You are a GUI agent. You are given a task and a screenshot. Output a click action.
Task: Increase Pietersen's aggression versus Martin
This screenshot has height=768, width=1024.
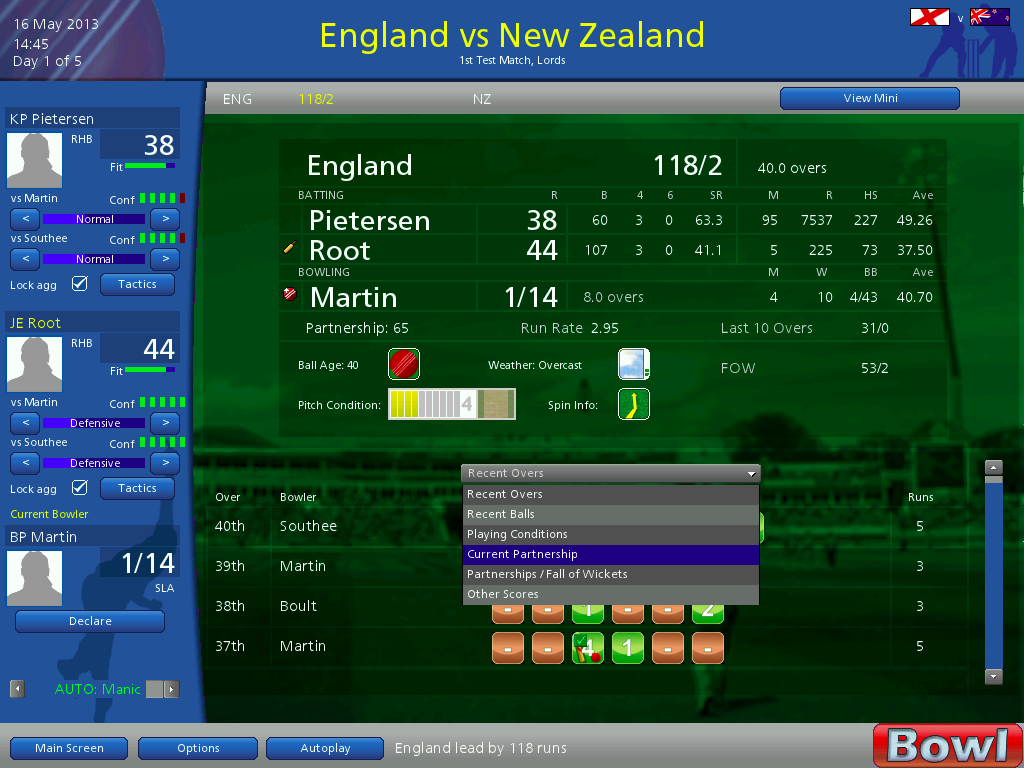pos(165,219)
